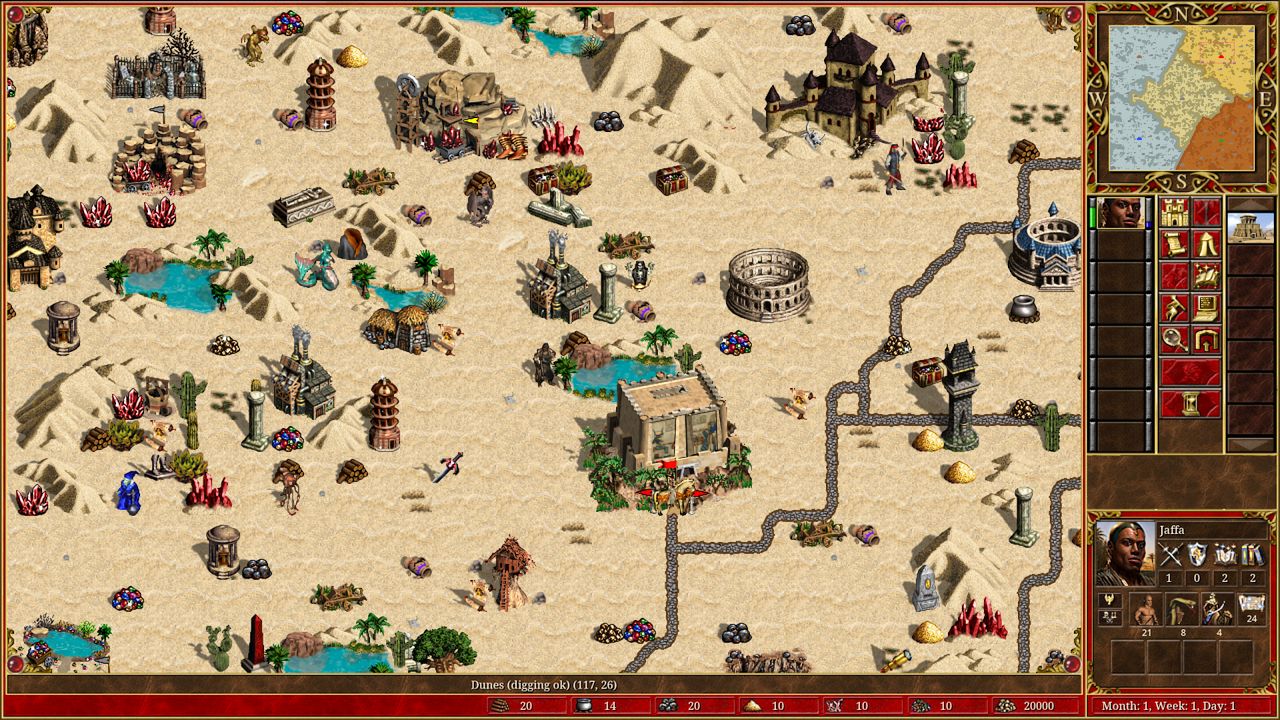
Task: Select Jaffa's portrait in the hero list
Action: [1121, 213]
